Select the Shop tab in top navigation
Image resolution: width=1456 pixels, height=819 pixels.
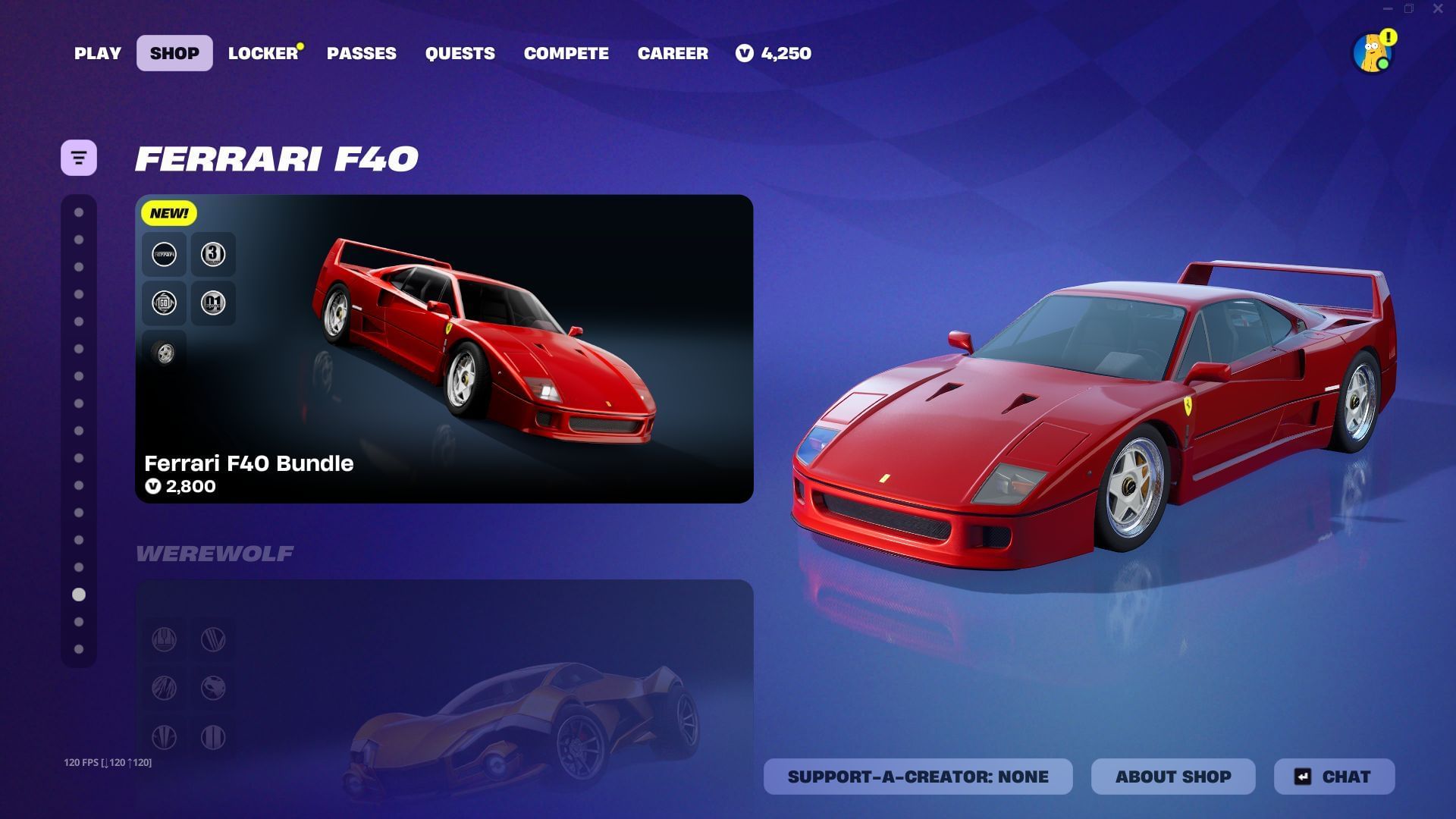[x=174, y=53]
